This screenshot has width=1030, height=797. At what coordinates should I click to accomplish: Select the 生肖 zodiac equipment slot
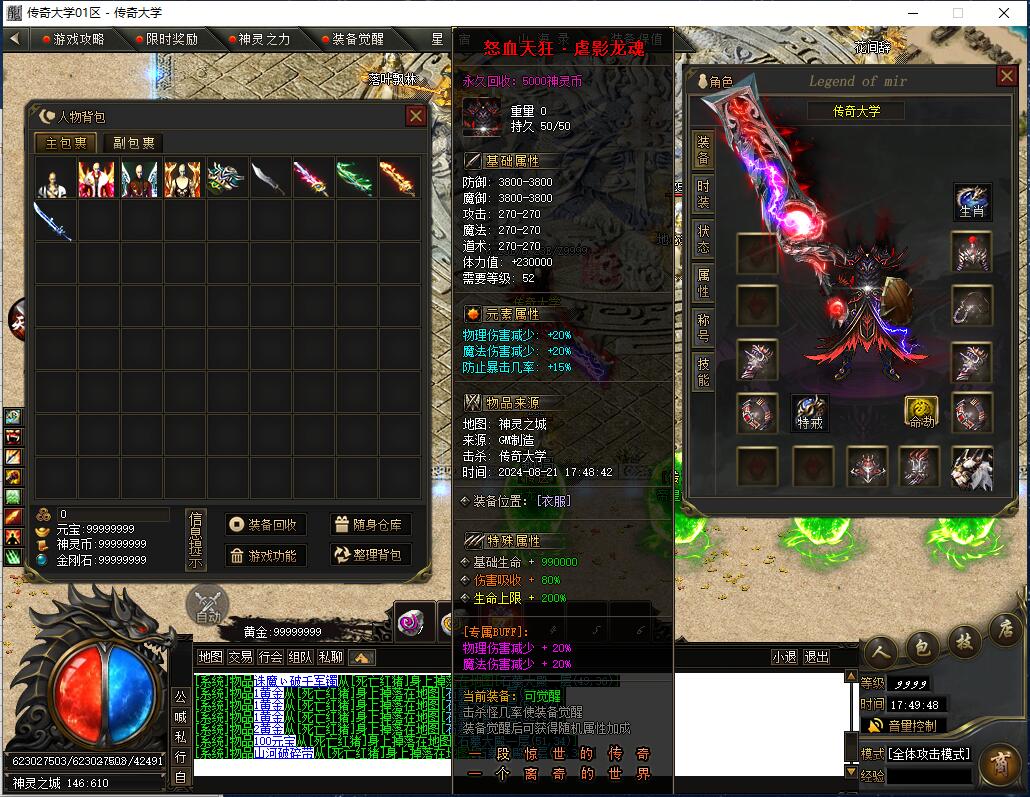[x=972, y=202]
